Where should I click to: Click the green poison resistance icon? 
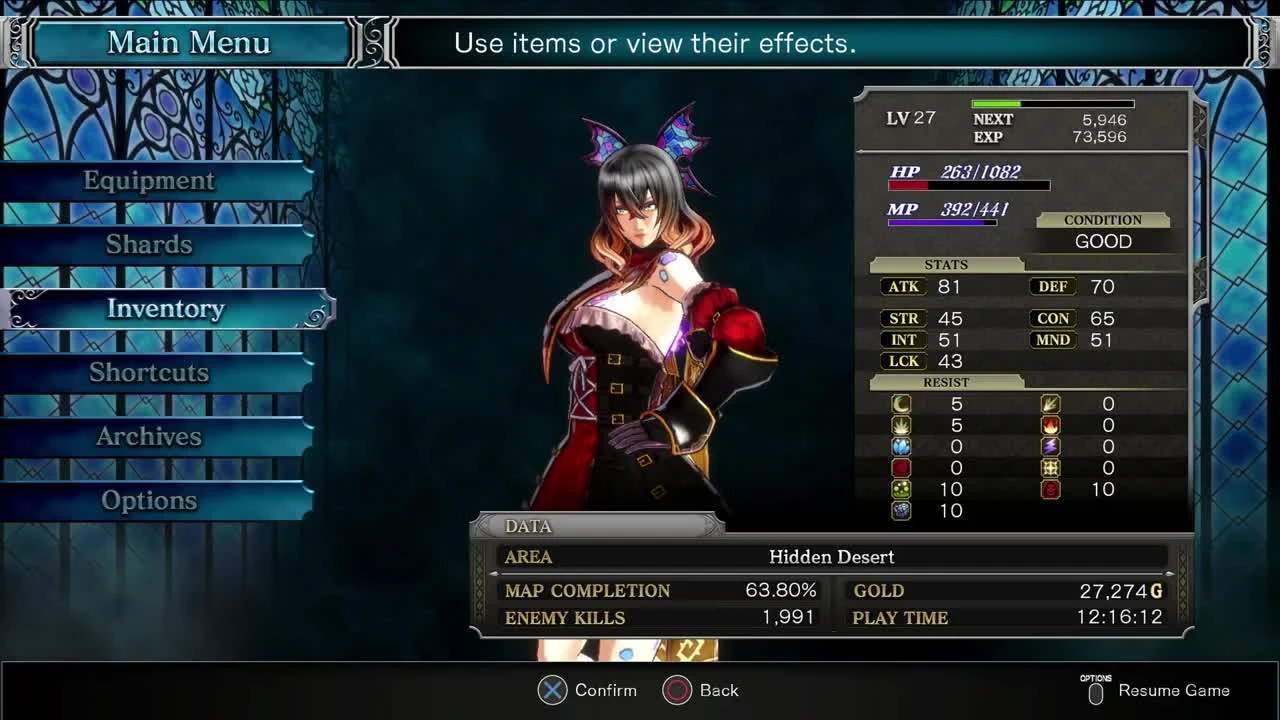(x=901, y=489)
